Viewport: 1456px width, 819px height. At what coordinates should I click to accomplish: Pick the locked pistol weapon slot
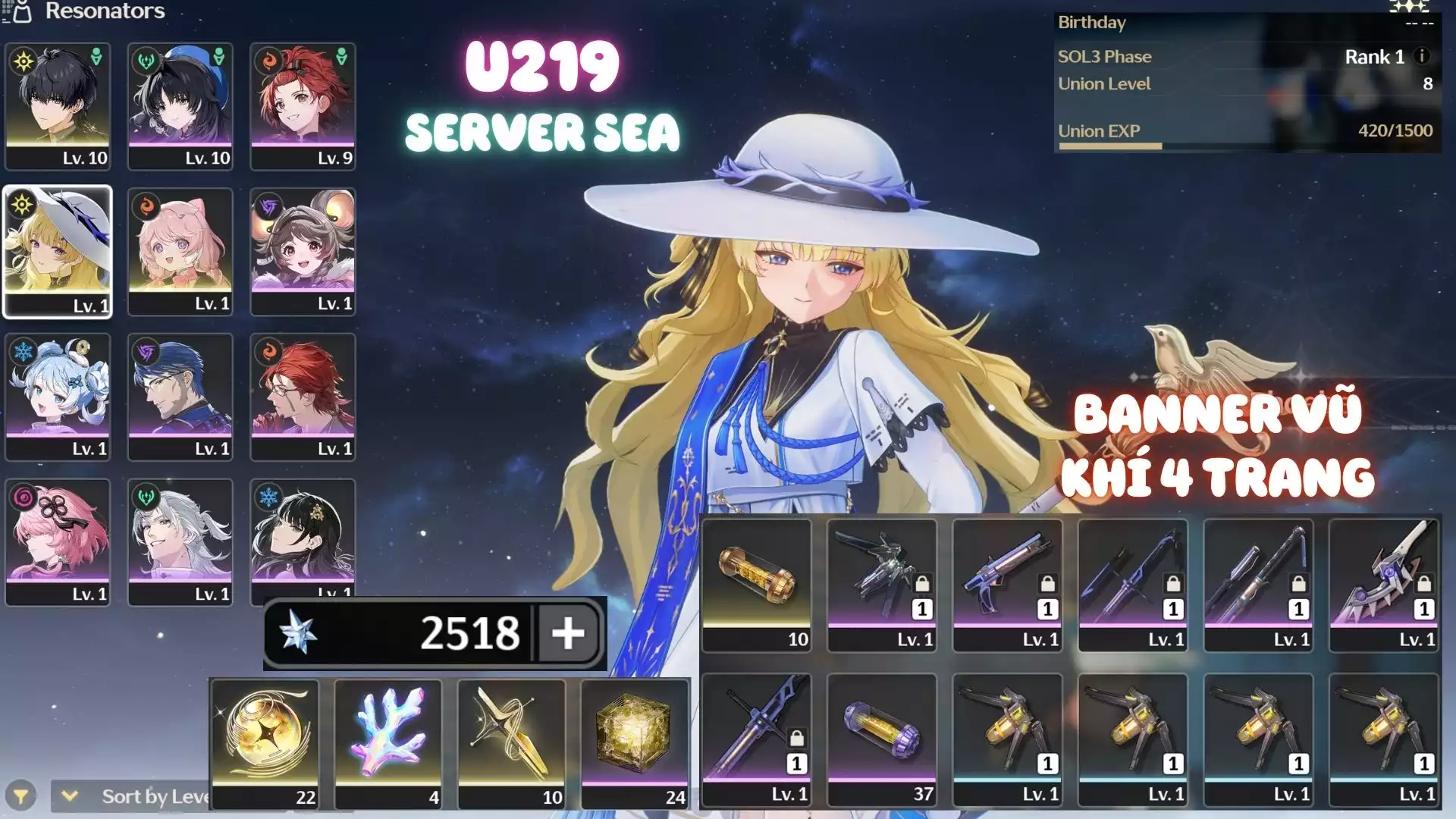click(1008, 585)
